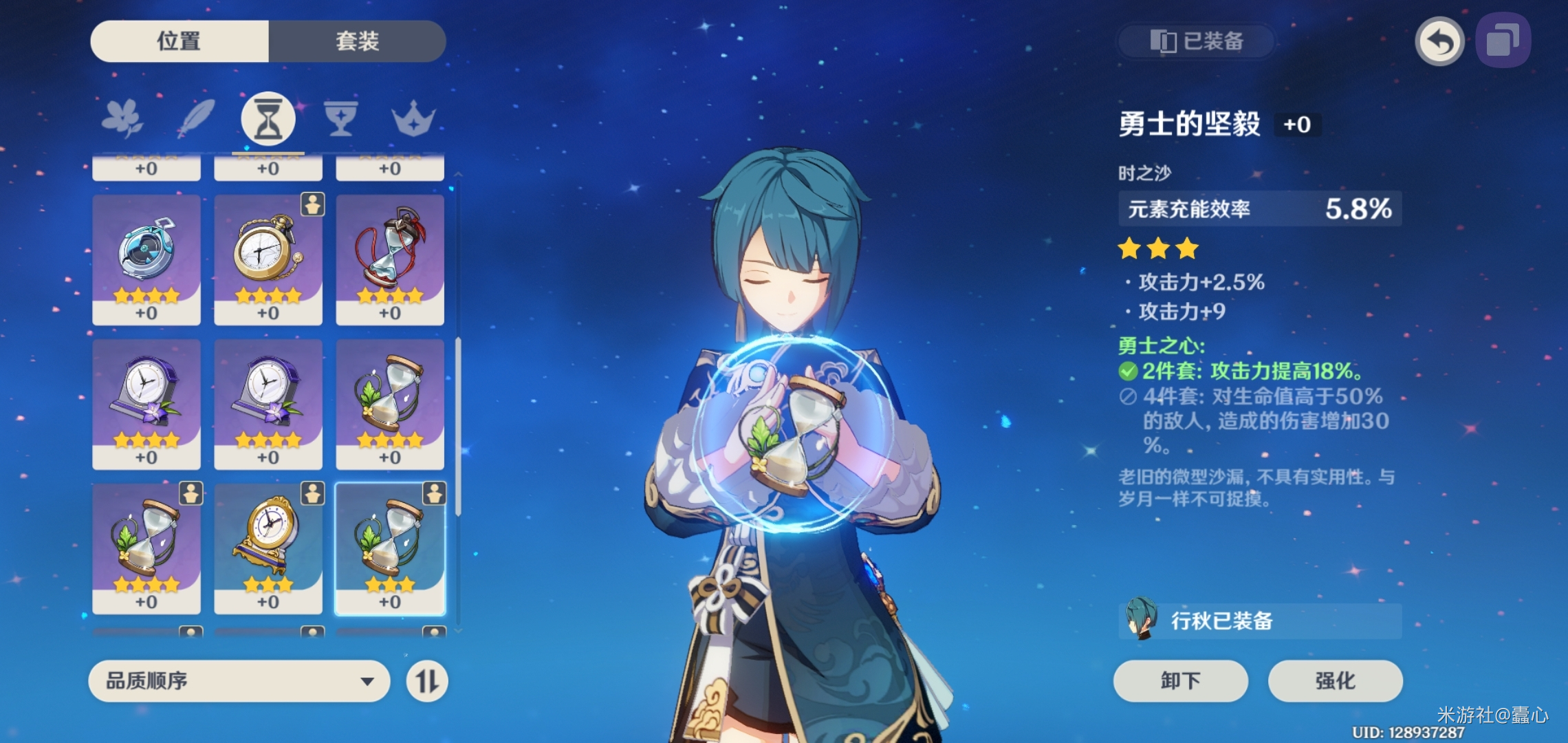Choose the red-stringed hourglass artifact
The height and width of the screenshot is (743, 1568).
tap(390, 259)
